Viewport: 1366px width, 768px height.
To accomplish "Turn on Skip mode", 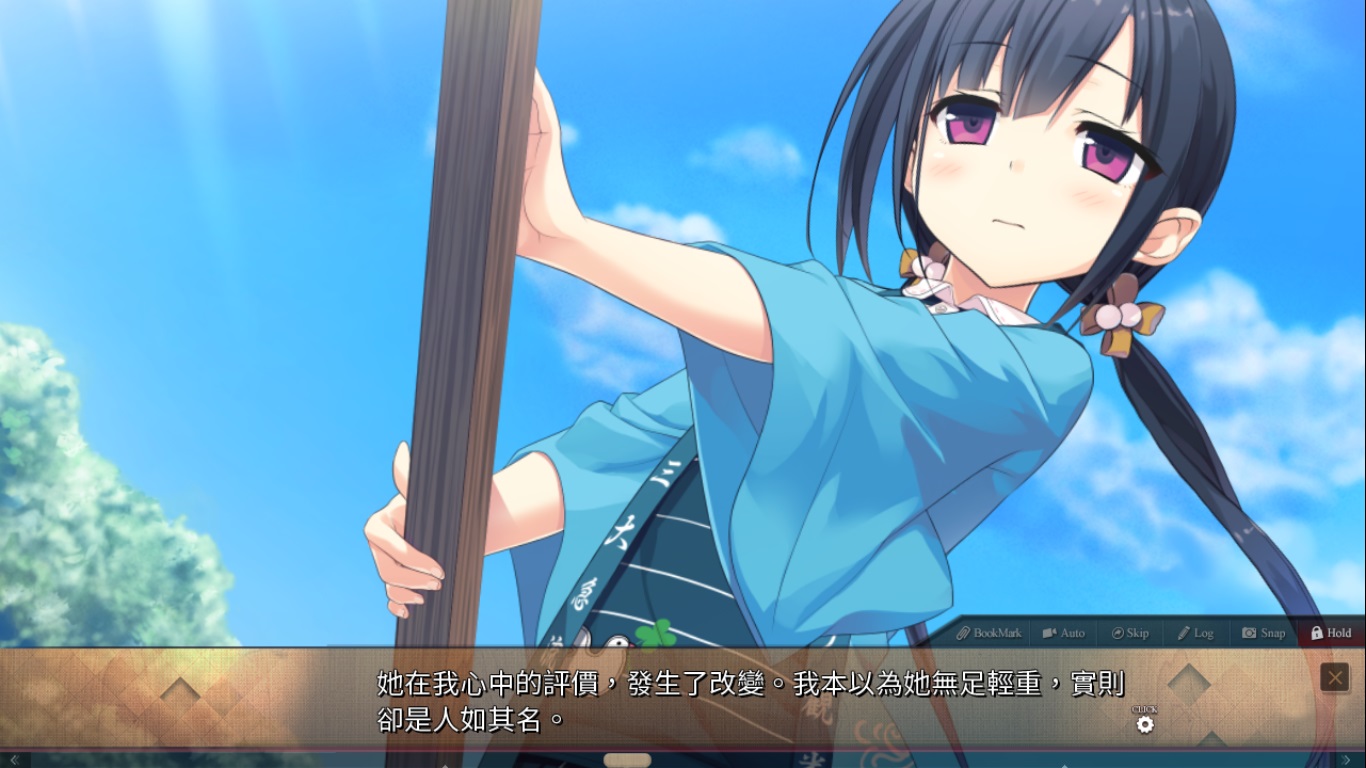I will point(1130,632).
